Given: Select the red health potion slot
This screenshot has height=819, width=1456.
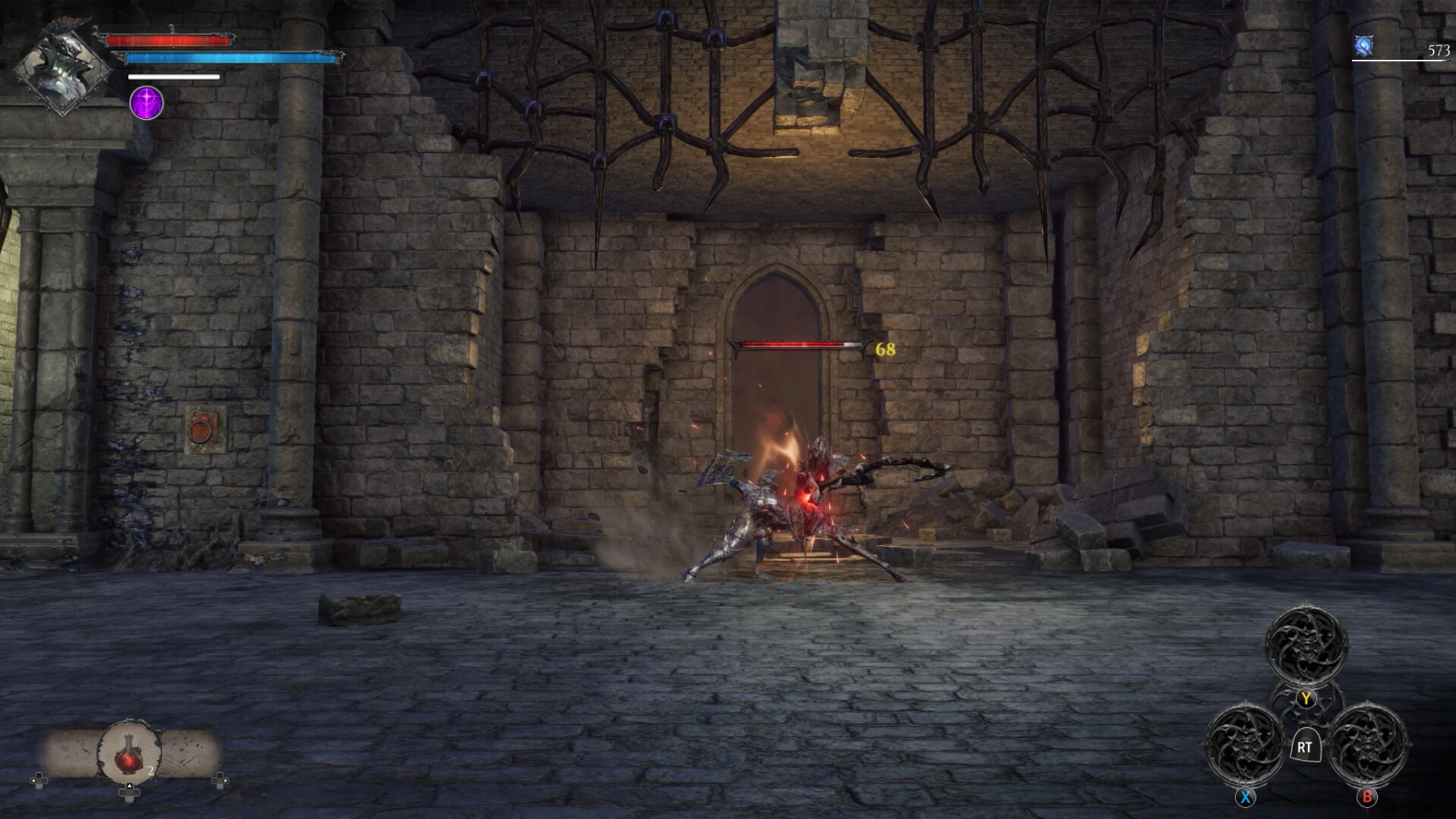Looking at the screenshot, I should point(130,752).
